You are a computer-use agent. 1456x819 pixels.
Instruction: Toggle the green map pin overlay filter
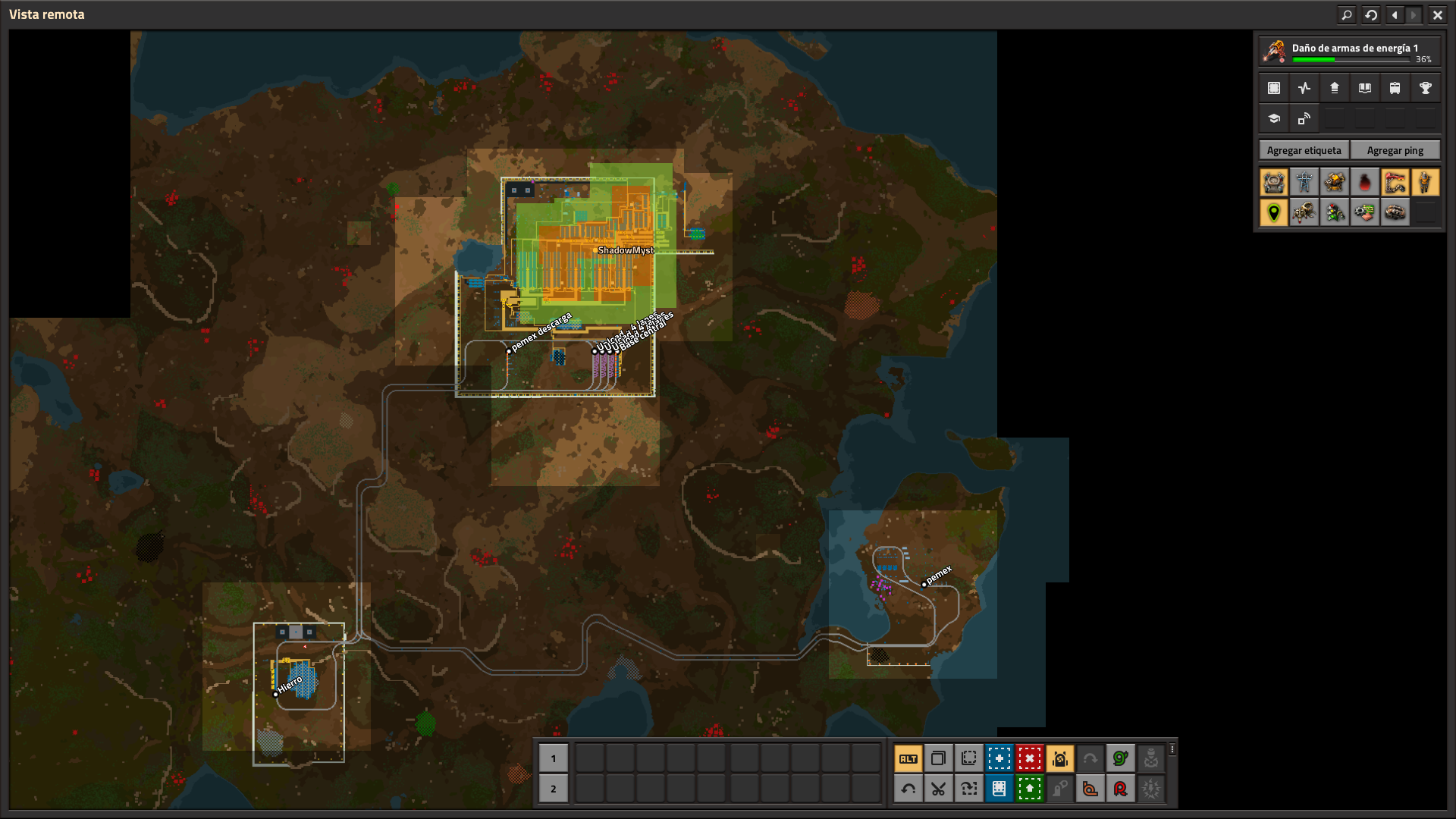click(1273, 213)
